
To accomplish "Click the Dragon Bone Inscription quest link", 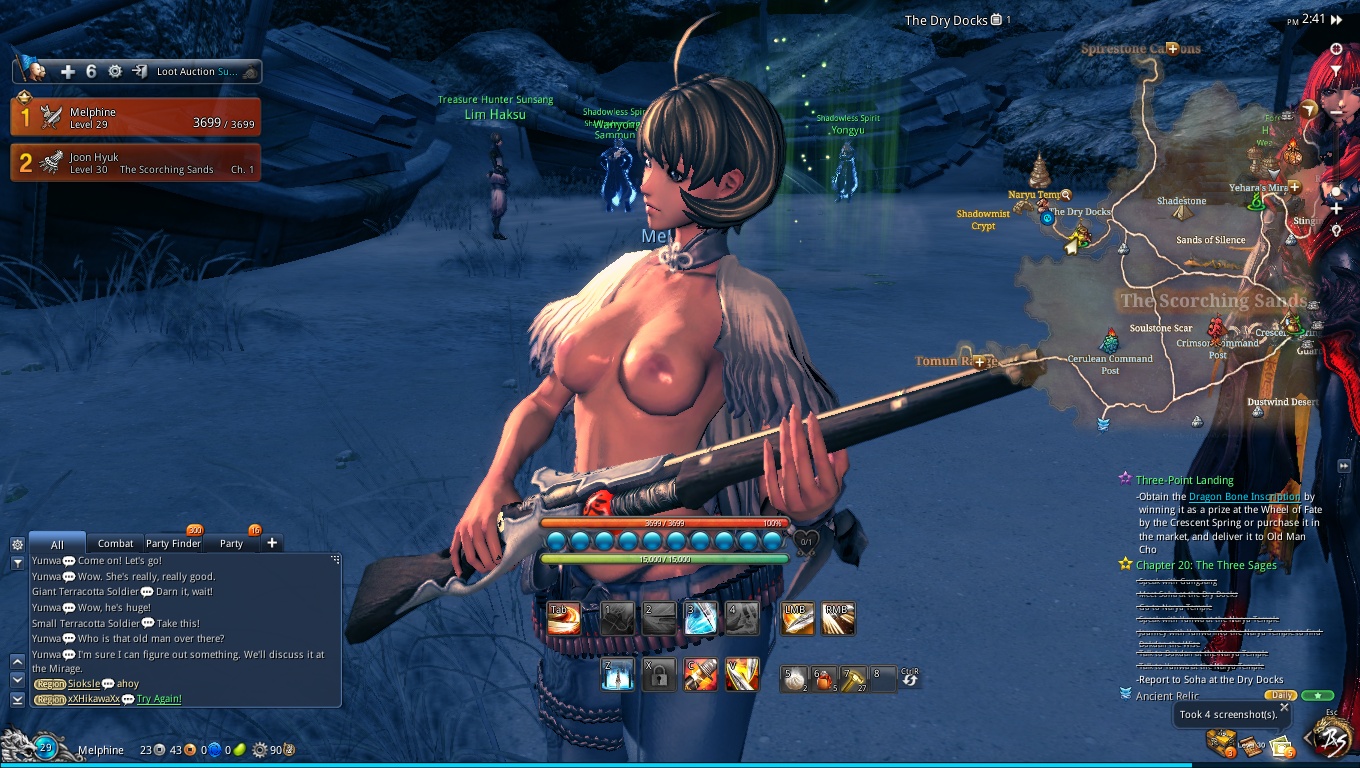I will (1244, 496).
